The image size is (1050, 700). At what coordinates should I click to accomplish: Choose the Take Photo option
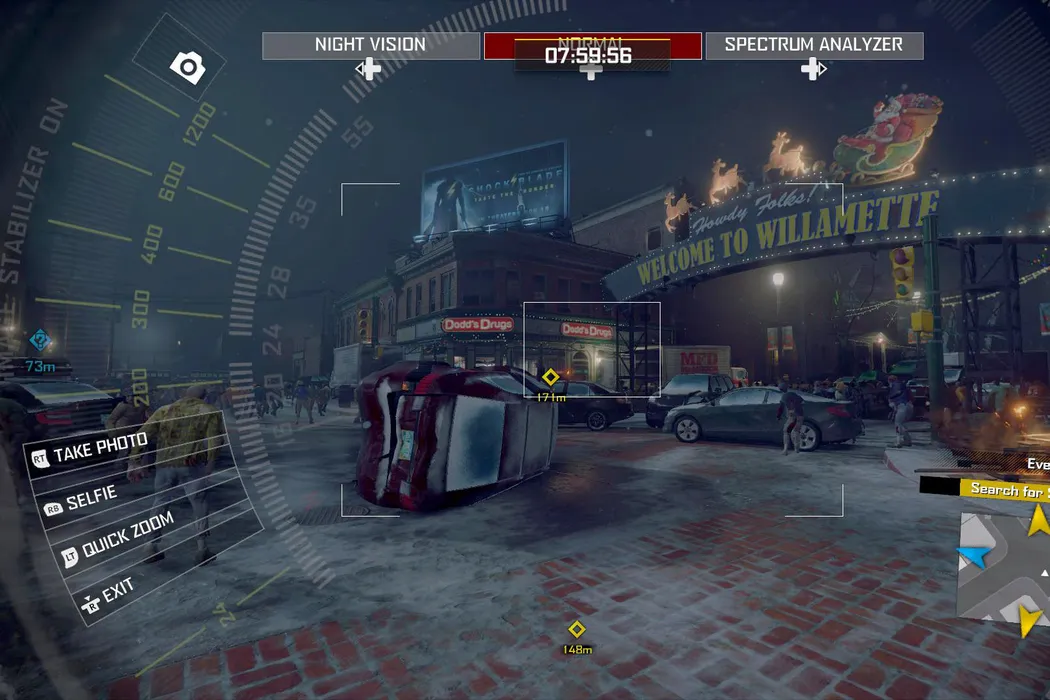point(100,449)
